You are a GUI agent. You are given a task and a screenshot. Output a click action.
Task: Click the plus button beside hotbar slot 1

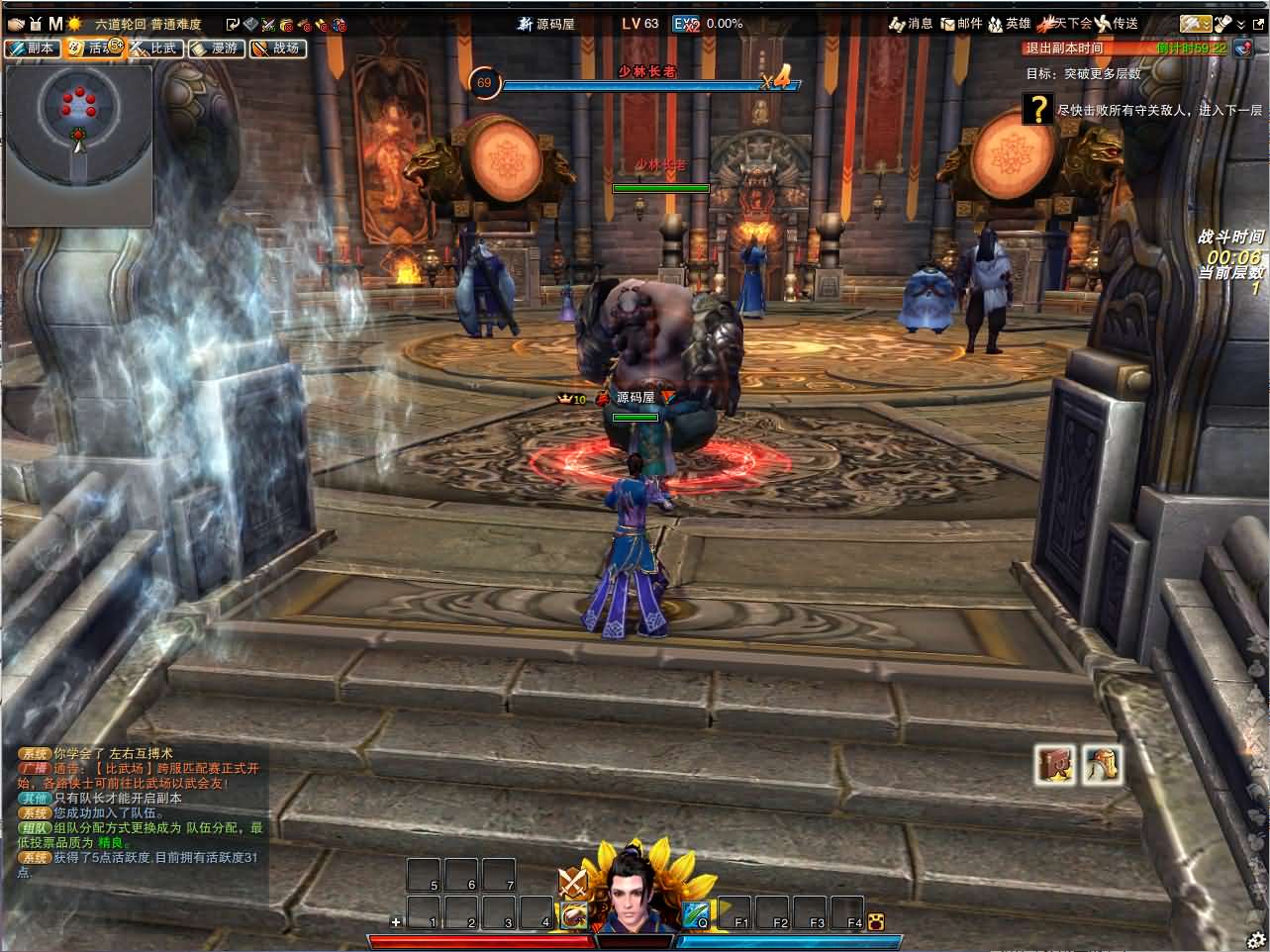point(397,922)
